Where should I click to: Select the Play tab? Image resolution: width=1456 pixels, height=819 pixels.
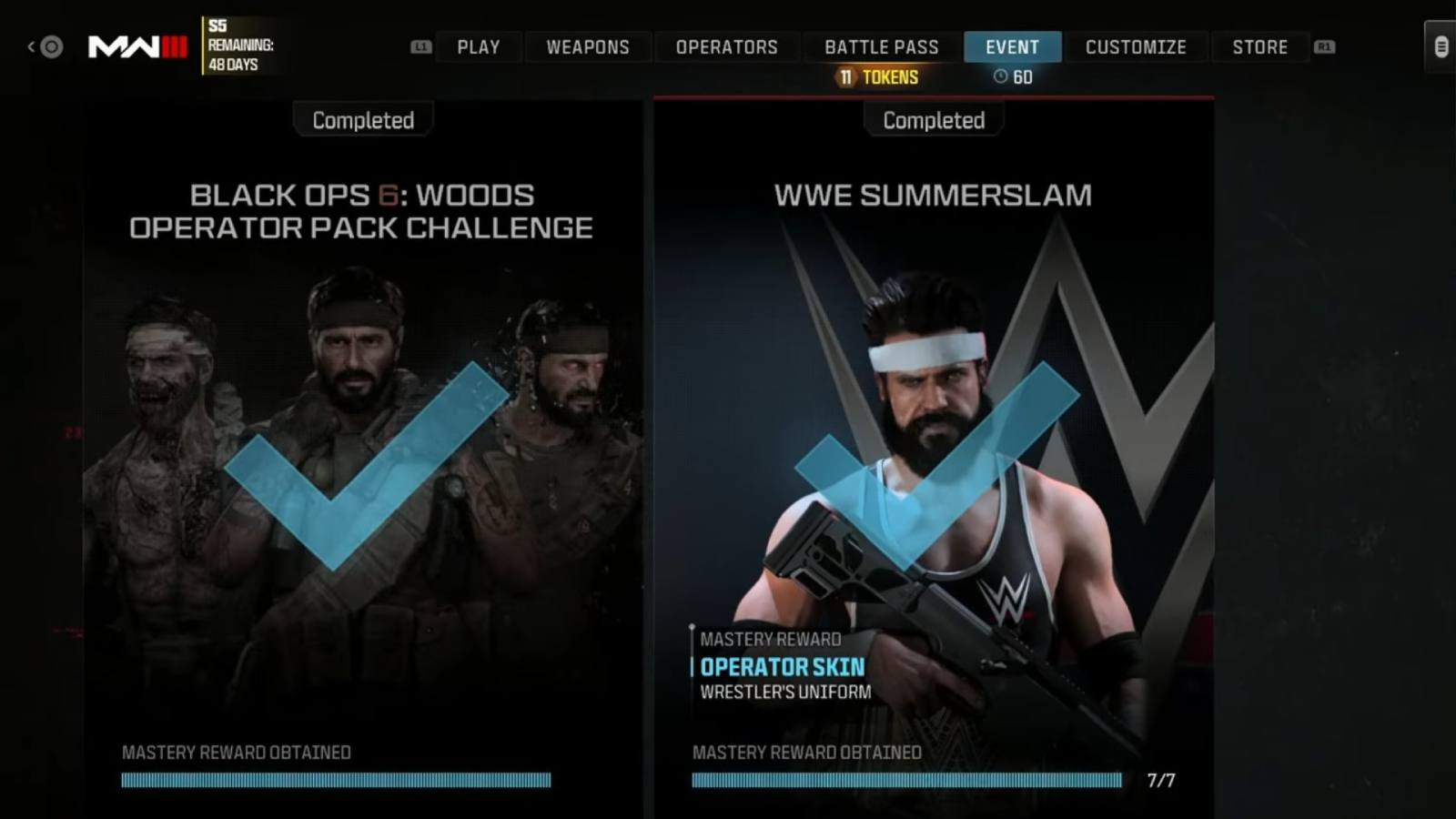tap(479, 46)
